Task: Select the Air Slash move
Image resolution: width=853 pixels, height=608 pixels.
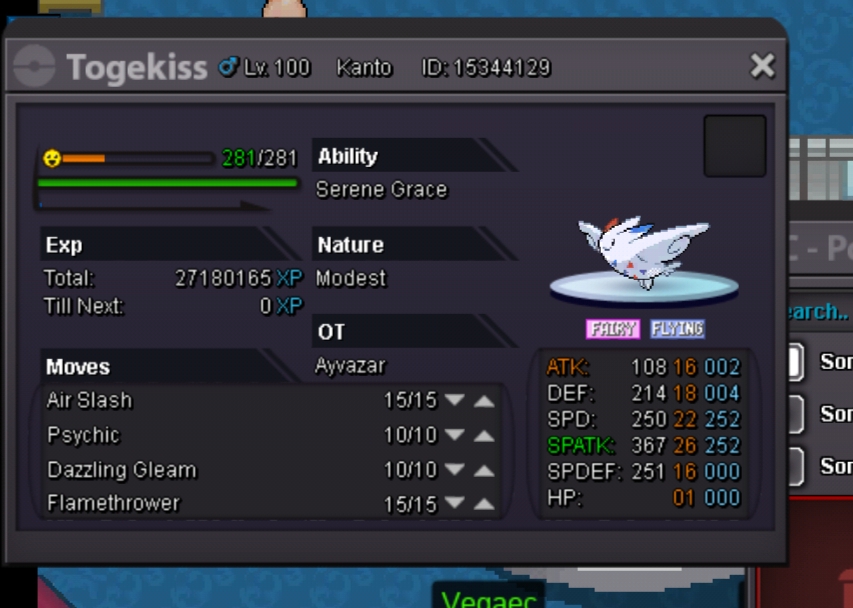Action: [90, 401]
